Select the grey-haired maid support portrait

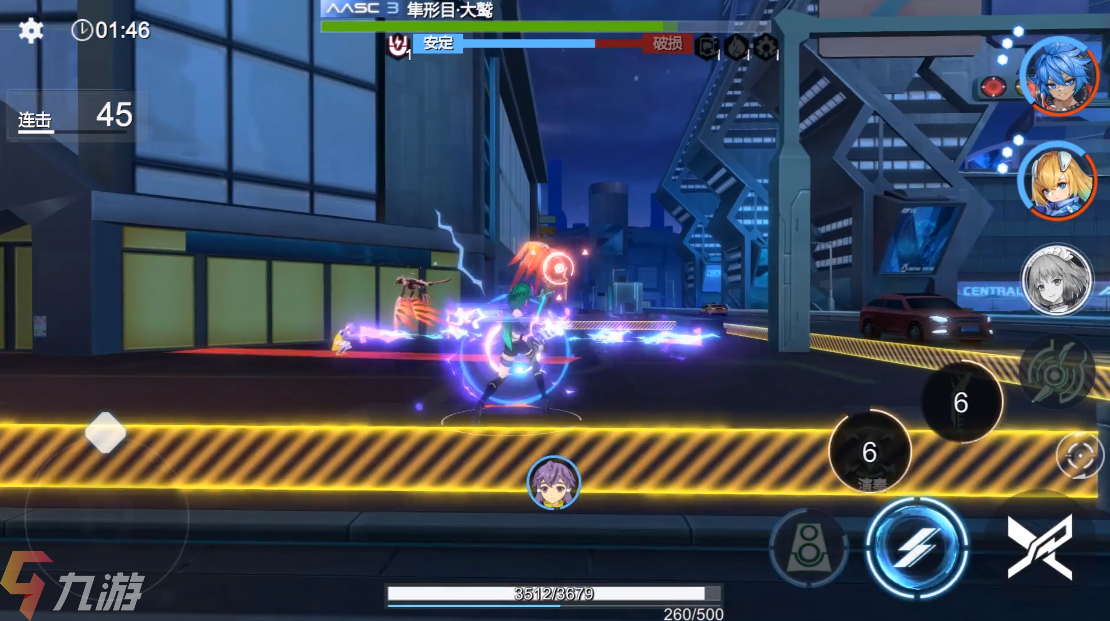[x=1057, y=280]
